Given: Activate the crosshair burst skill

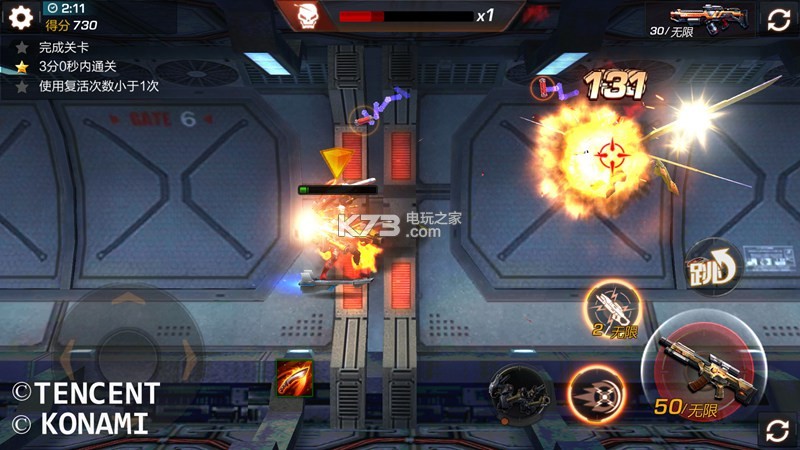Looking at the screenshot, I should (x=597, y=392).
